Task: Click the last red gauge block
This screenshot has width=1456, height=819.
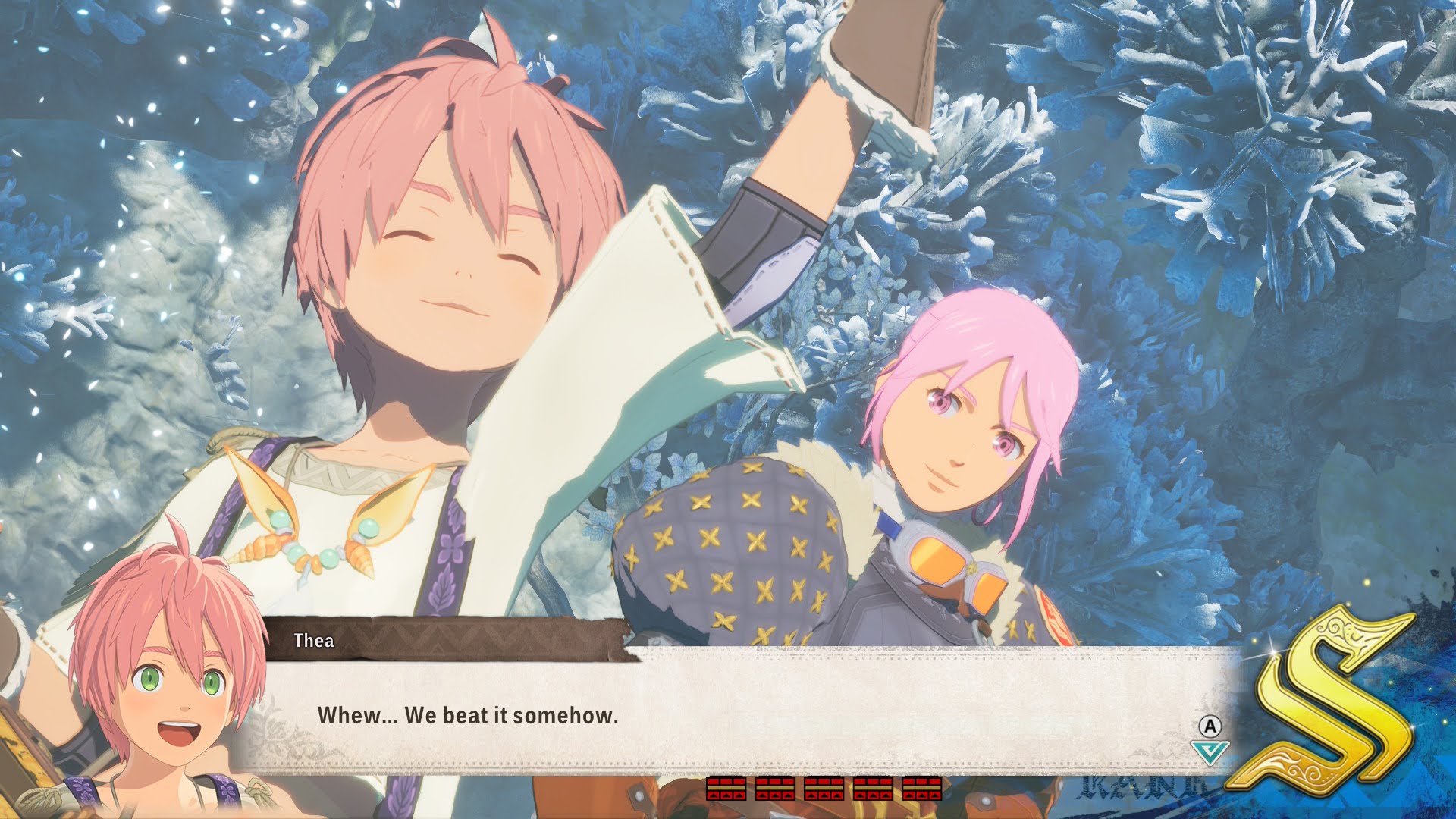Action: 921,789
